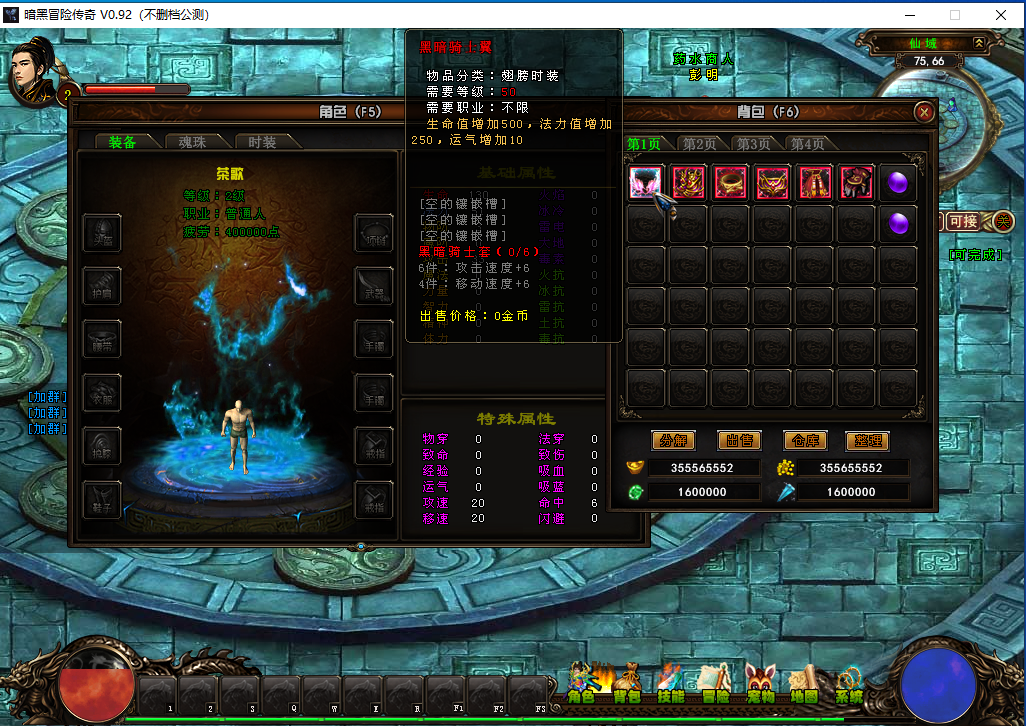Switch to backpack page 2 (第2页)
Screen dimensions: 1026x726
[x=699, y=144]
